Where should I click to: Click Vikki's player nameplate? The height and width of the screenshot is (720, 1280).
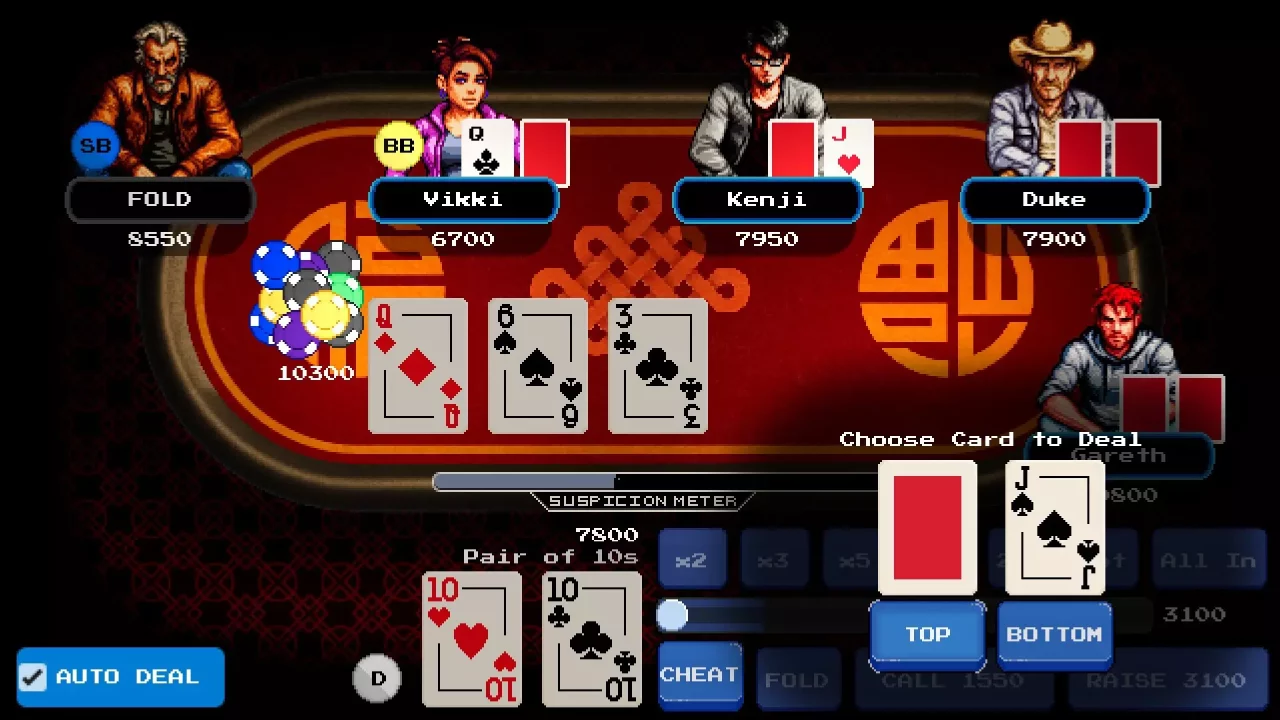464,199
